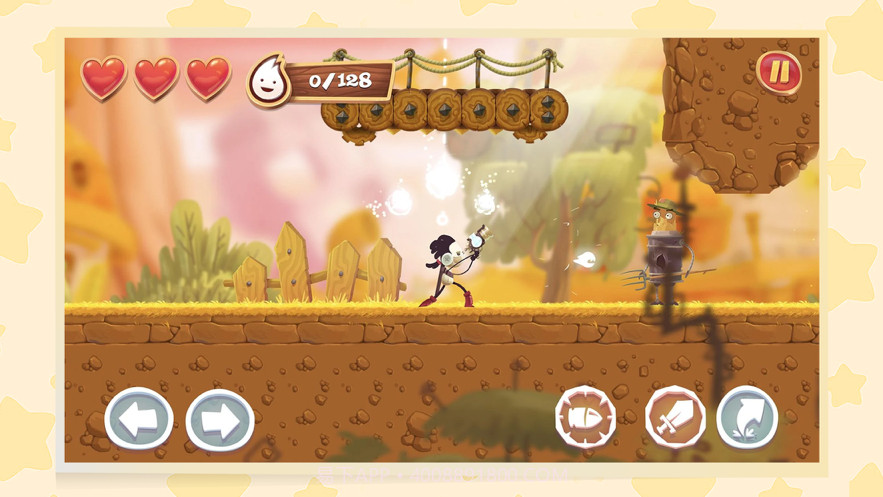This screenshot has height=497, width=883.
Task: Attack with the sword button
Action: (675, 417)
